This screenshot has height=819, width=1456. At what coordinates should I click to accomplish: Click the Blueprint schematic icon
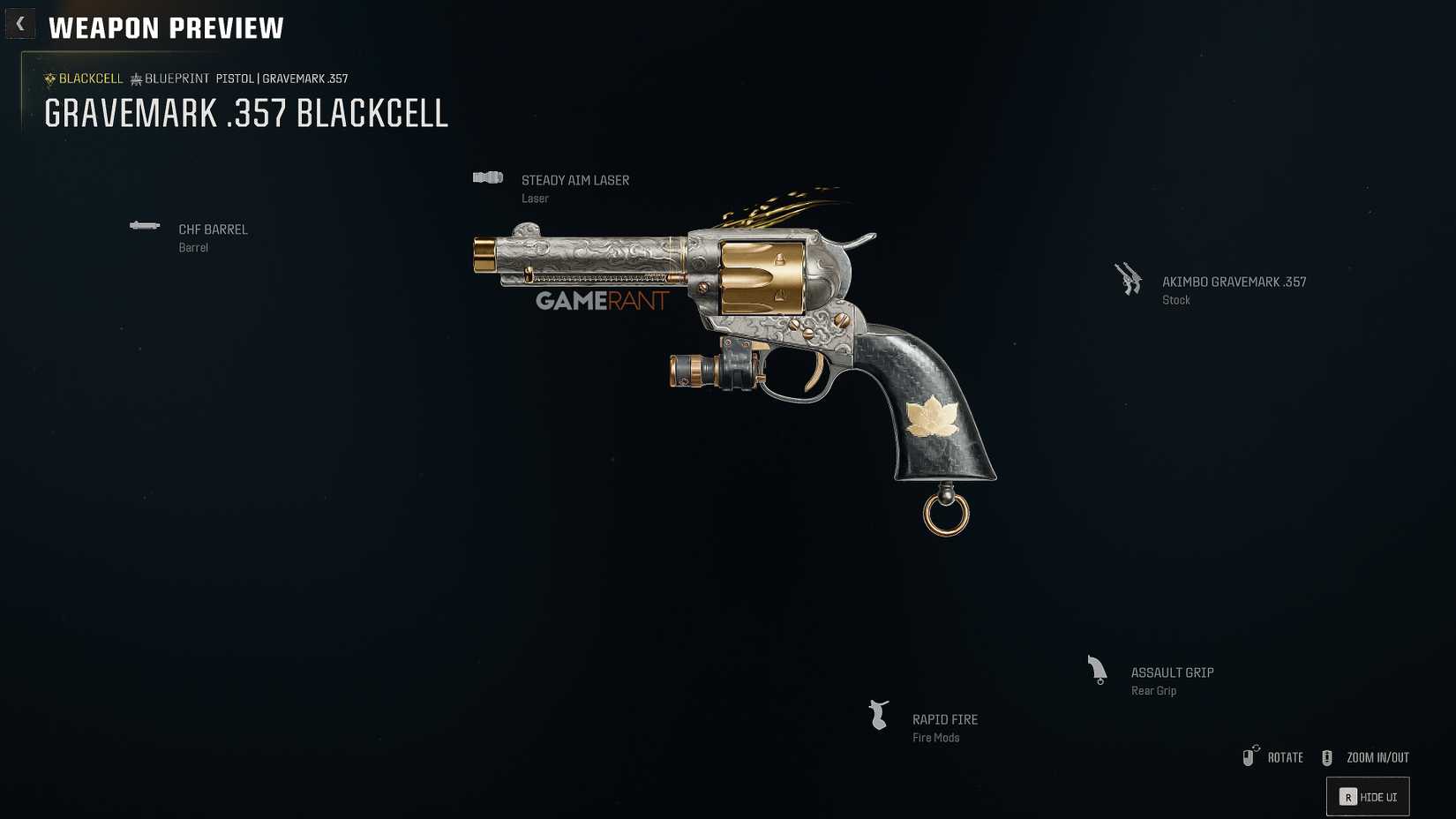[x=135, y=79]
